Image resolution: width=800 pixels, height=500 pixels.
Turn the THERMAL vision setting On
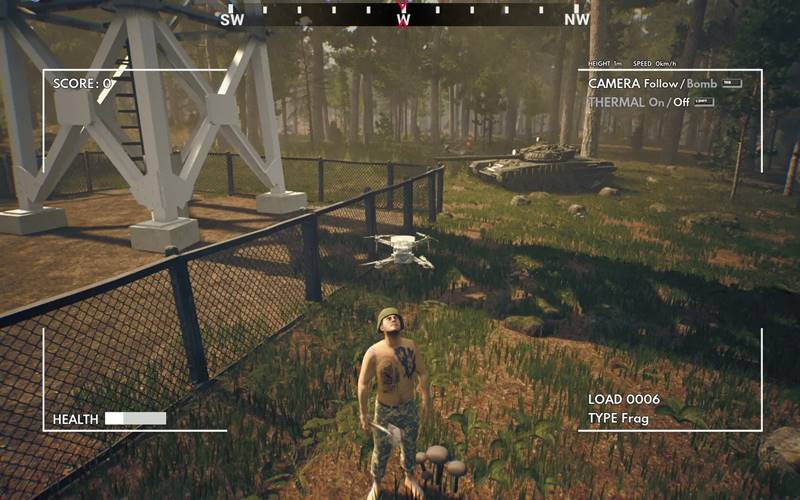[657, 102]
